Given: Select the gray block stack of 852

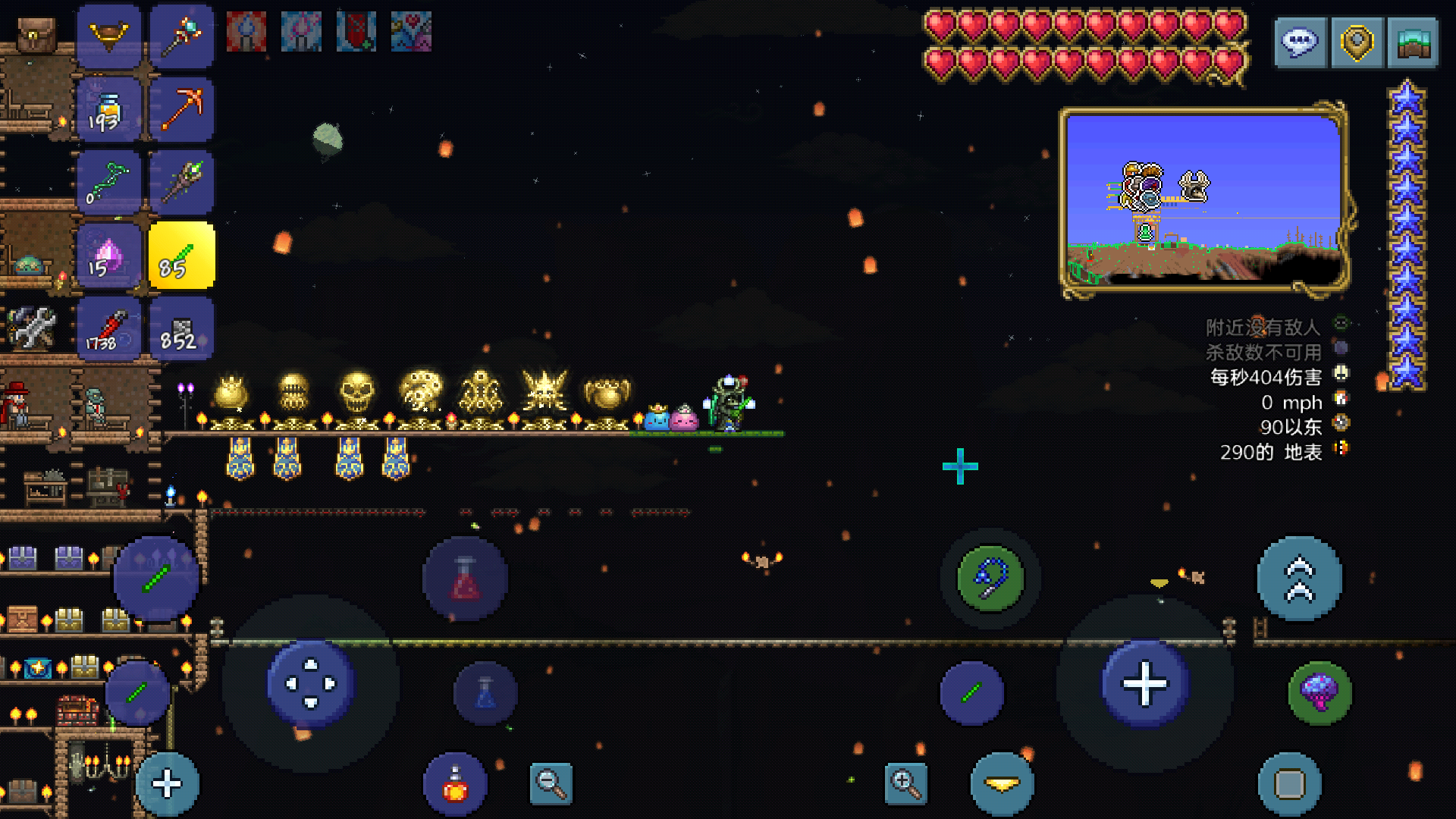Looking at the screenshot, I should [181, 329].
